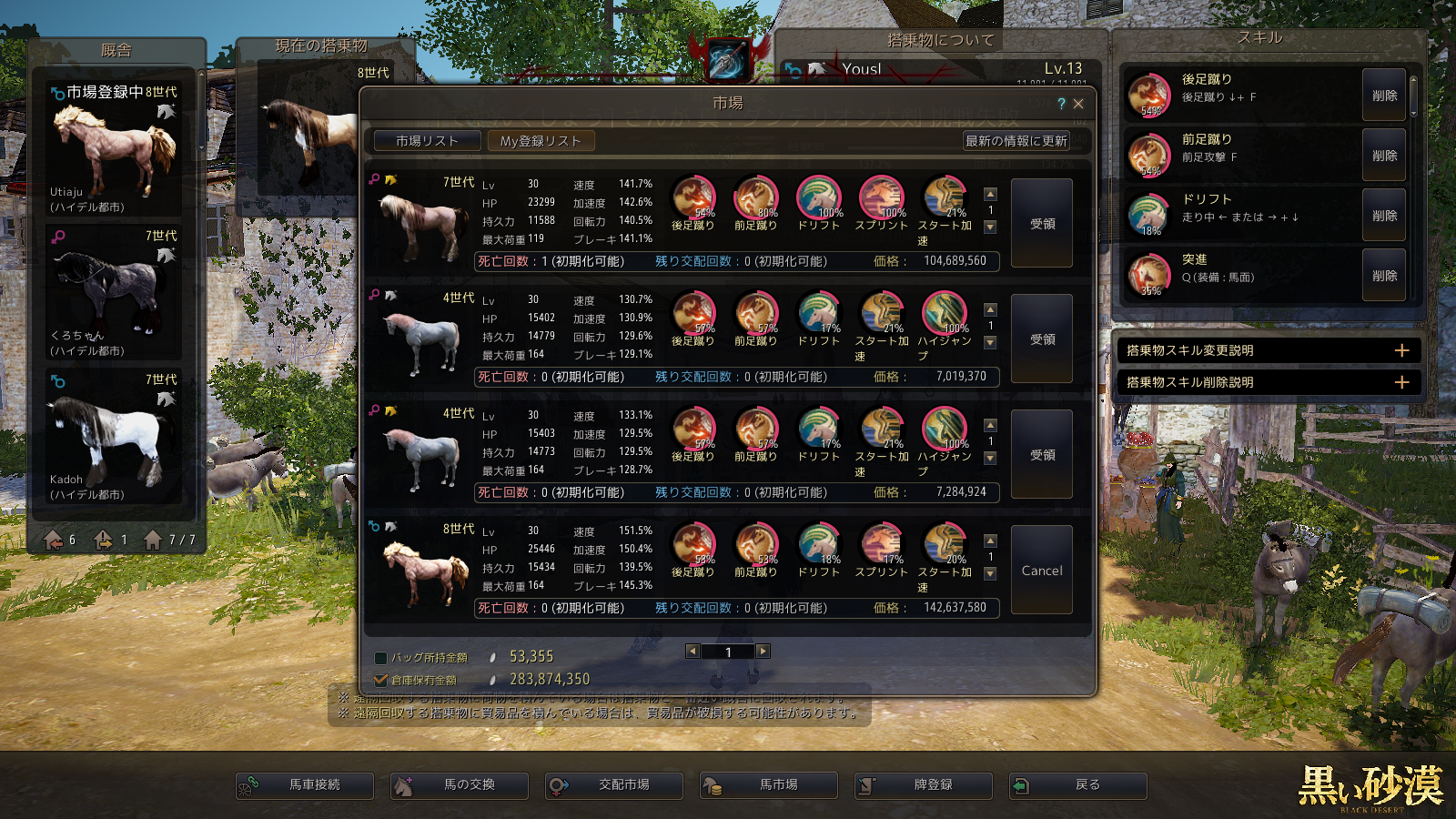Toggle the 倉庫保有金額 checkbox

381,680
